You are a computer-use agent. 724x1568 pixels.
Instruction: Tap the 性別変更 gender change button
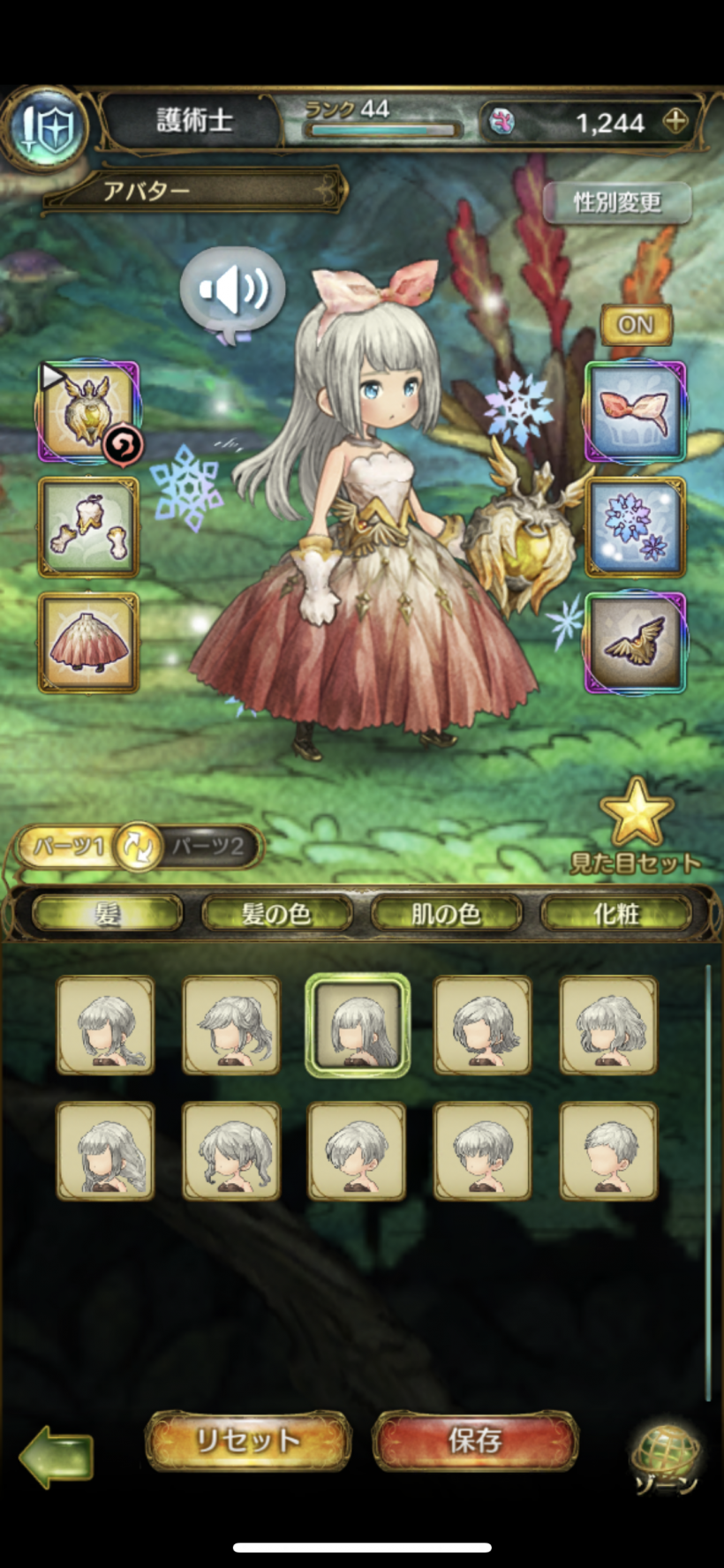pyautogui.click(x=617, y=202)
